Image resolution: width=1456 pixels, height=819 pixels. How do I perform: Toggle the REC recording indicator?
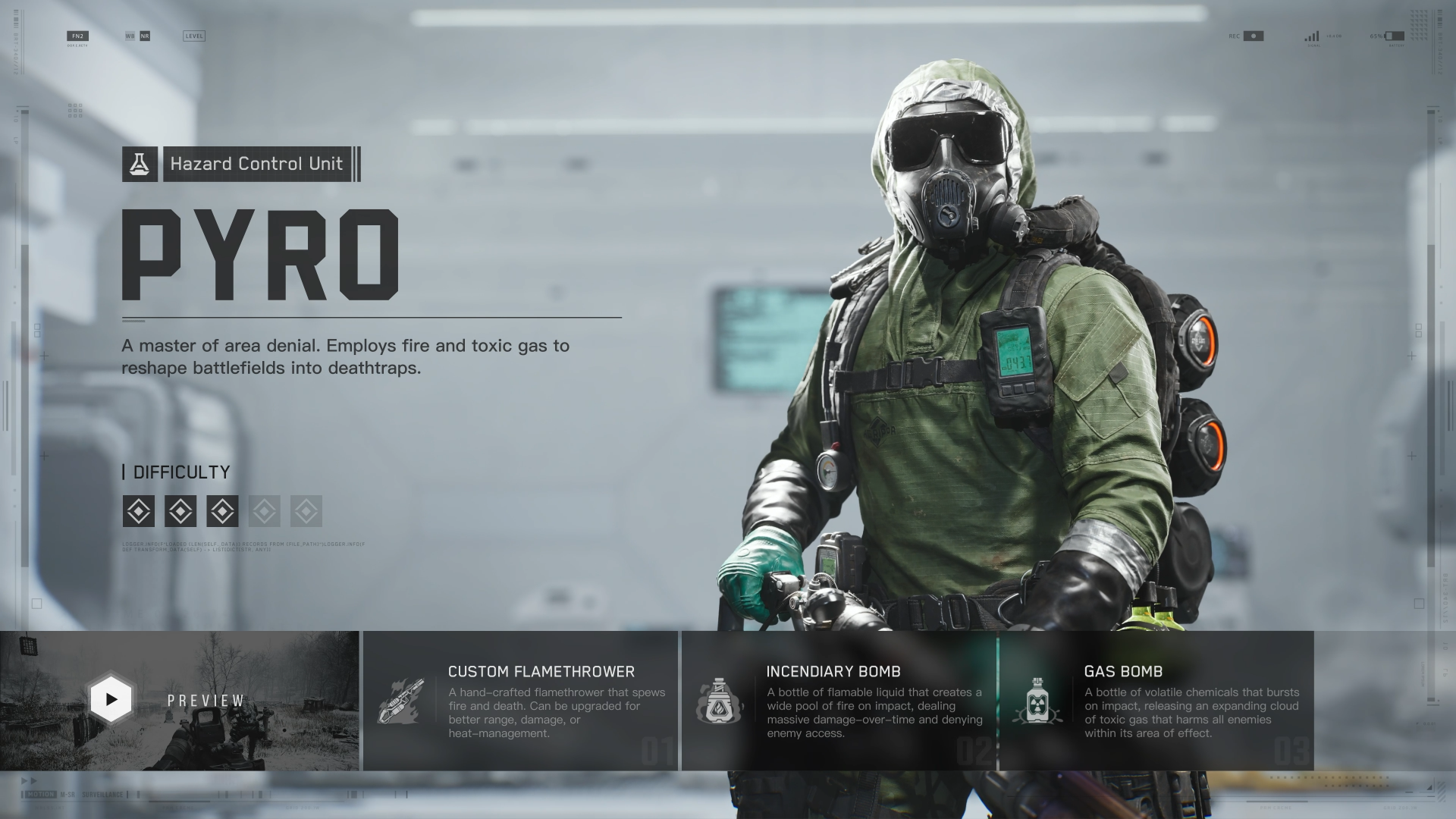click(x=1253, y=36)
